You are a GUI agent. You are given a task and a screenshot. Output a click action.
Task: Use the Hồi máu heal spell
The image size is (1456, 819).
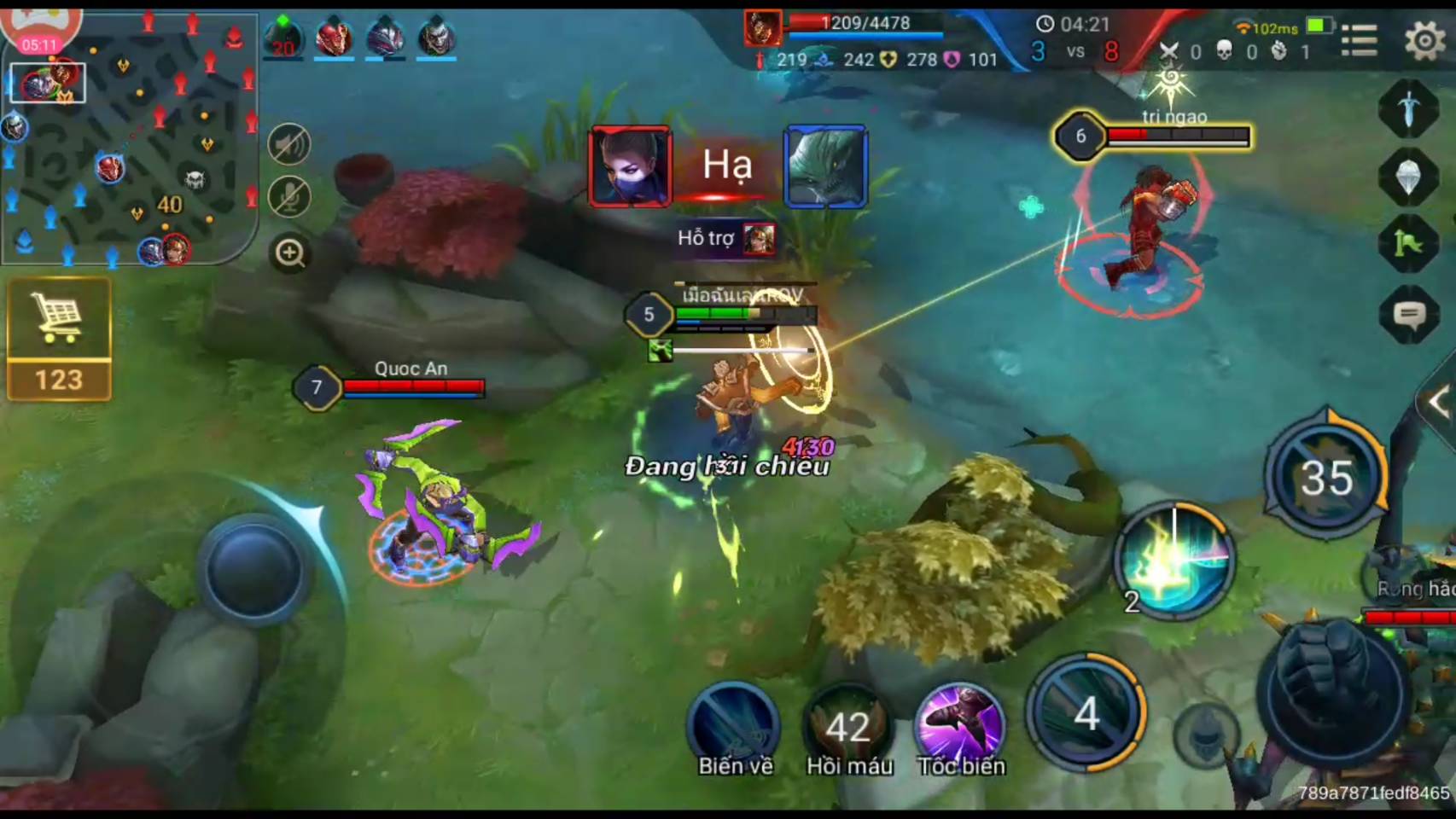point(848,725)
